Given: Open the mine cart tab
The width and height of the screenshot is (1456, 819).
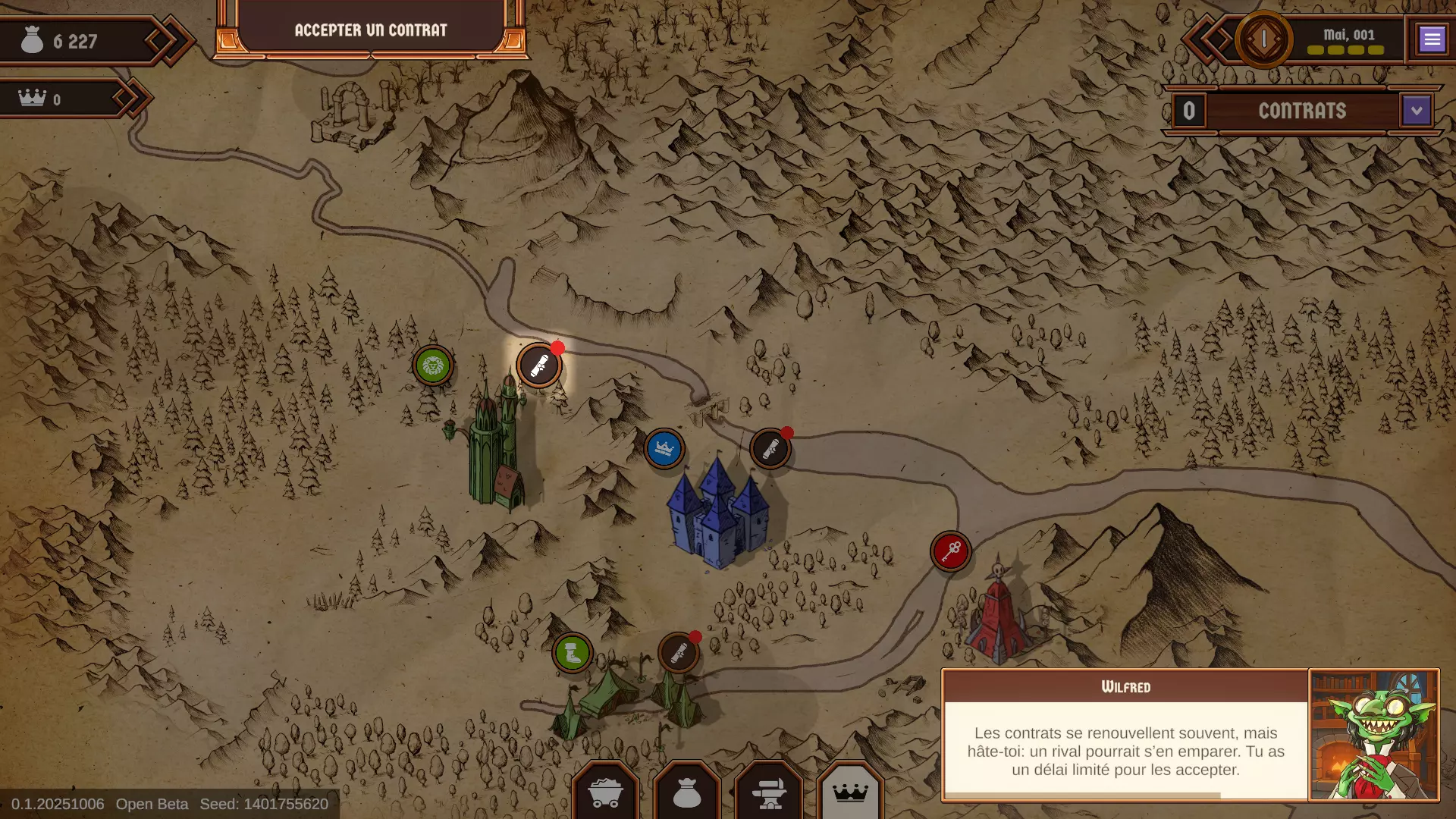Looking at the screenshot, I should tap(605, 792).
